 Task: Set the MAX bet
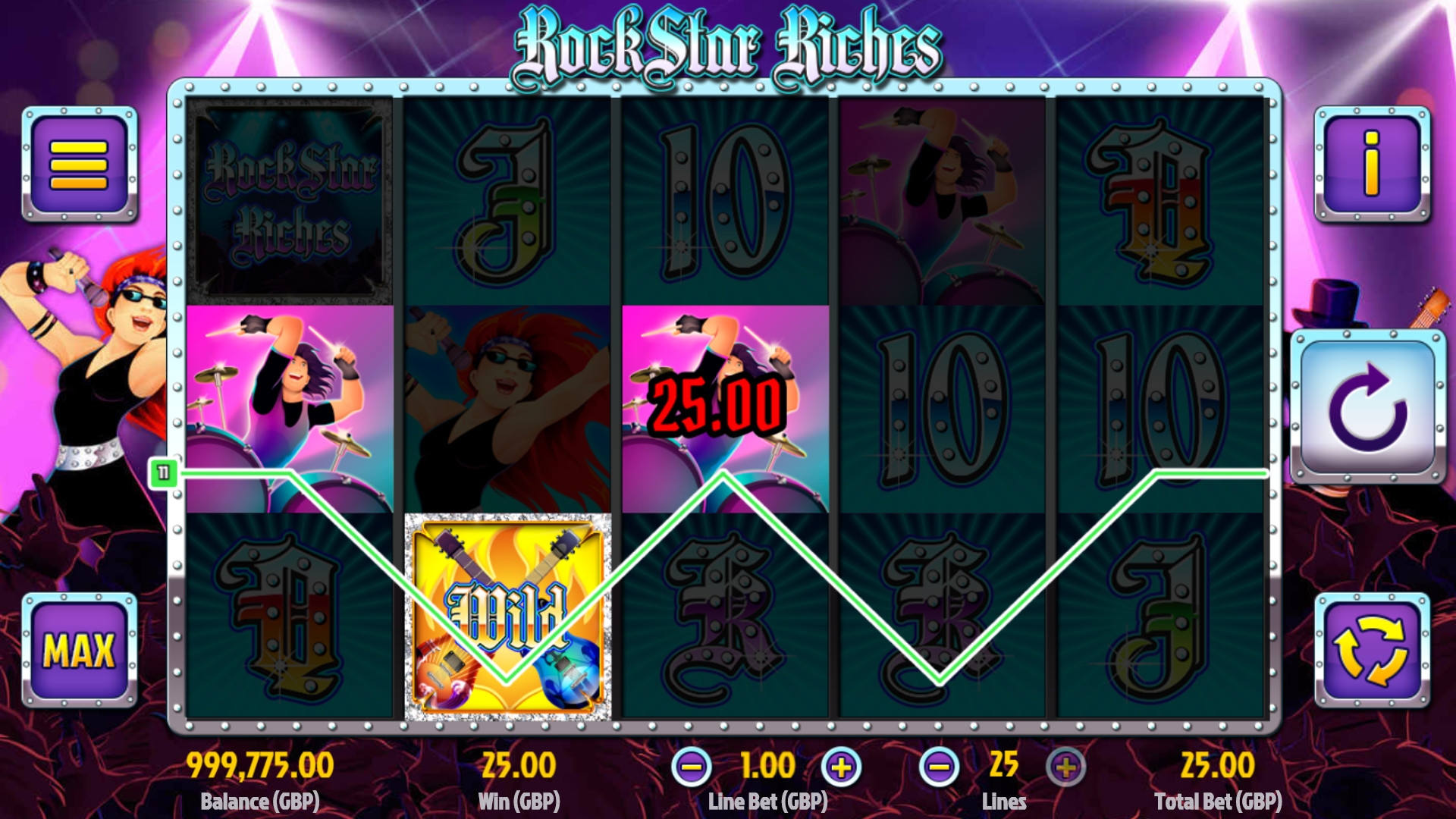tap(80, 650)
